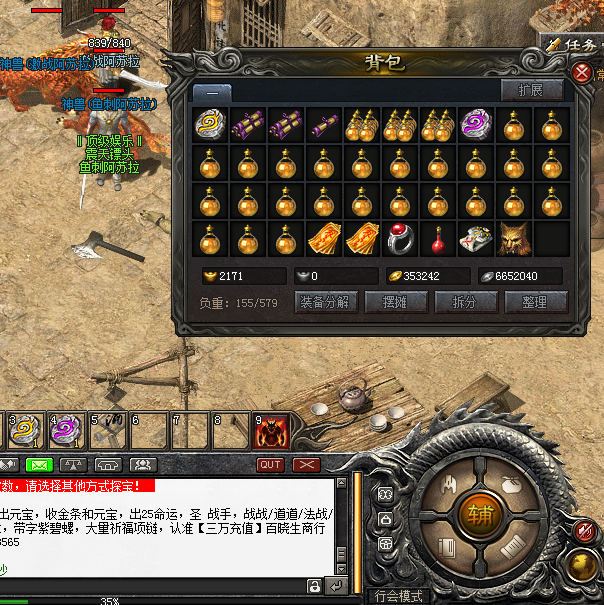Select the first backpack page tab
This screenshot has width=604, height=605.
(x=213, y=92)
